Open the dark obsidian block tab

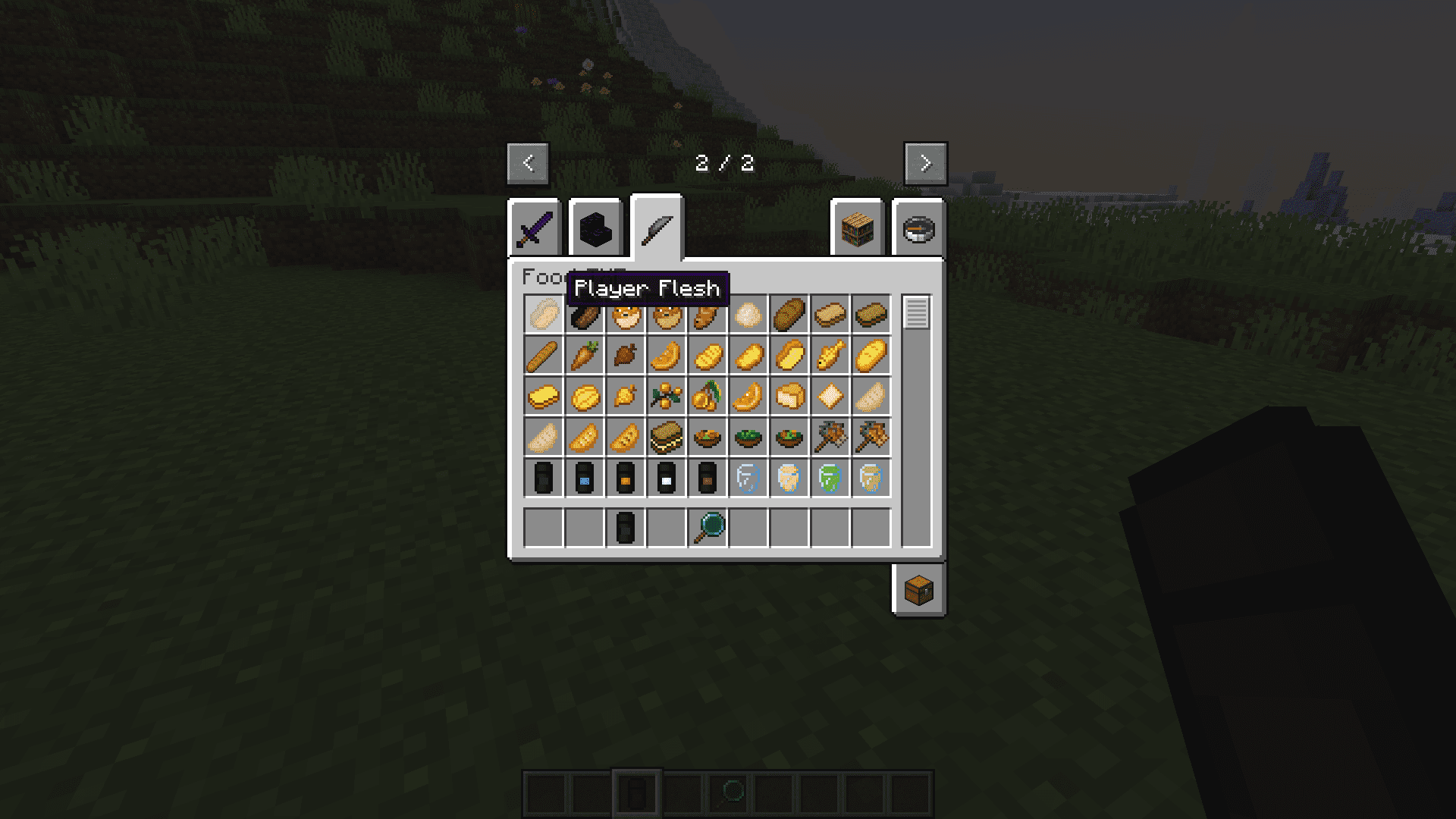tap(595, 228)
